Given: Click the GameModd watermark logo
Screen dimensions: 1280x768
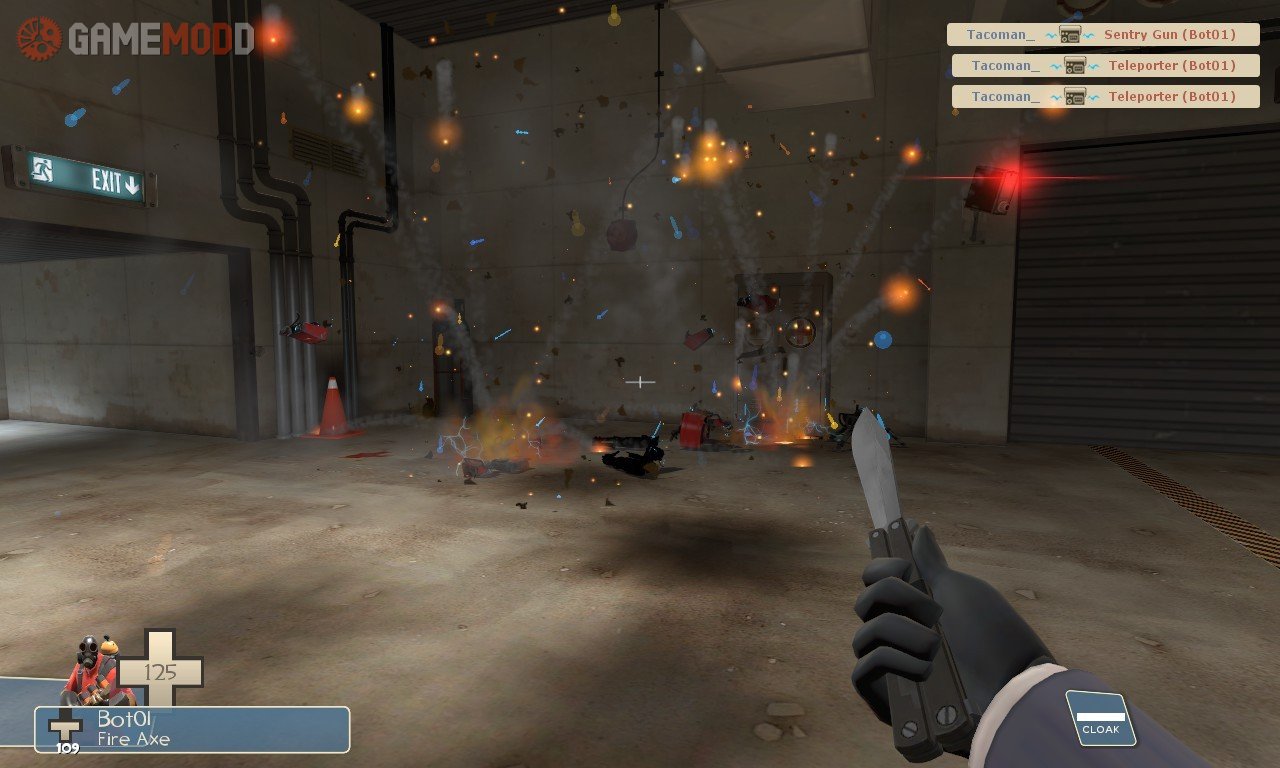Looking at the screenshot, I should coord(135,39).
